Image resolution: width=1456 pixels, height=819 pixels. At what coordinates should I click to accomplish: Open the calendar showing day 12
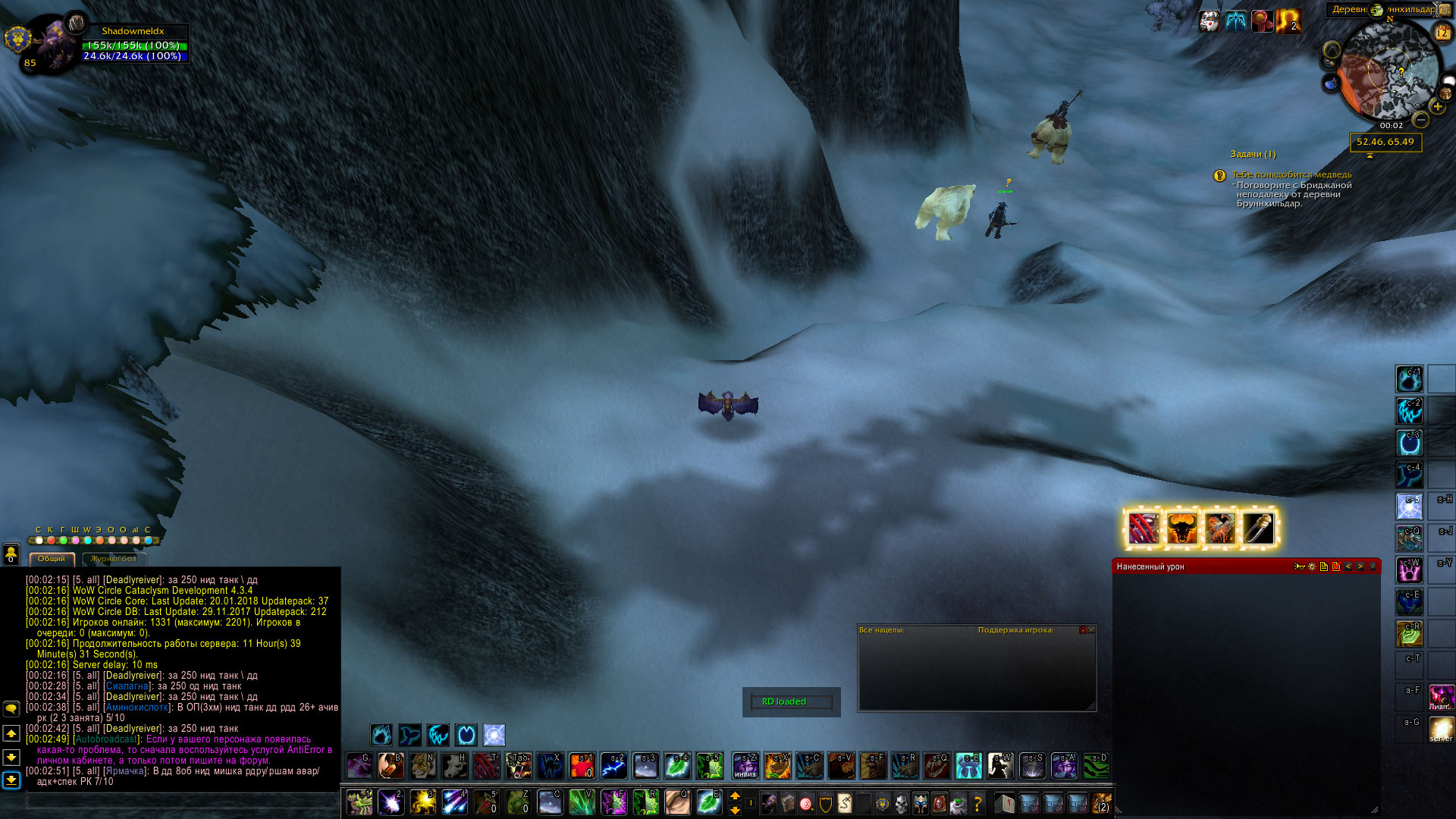pyautogui.click(x=1442, y=33)
